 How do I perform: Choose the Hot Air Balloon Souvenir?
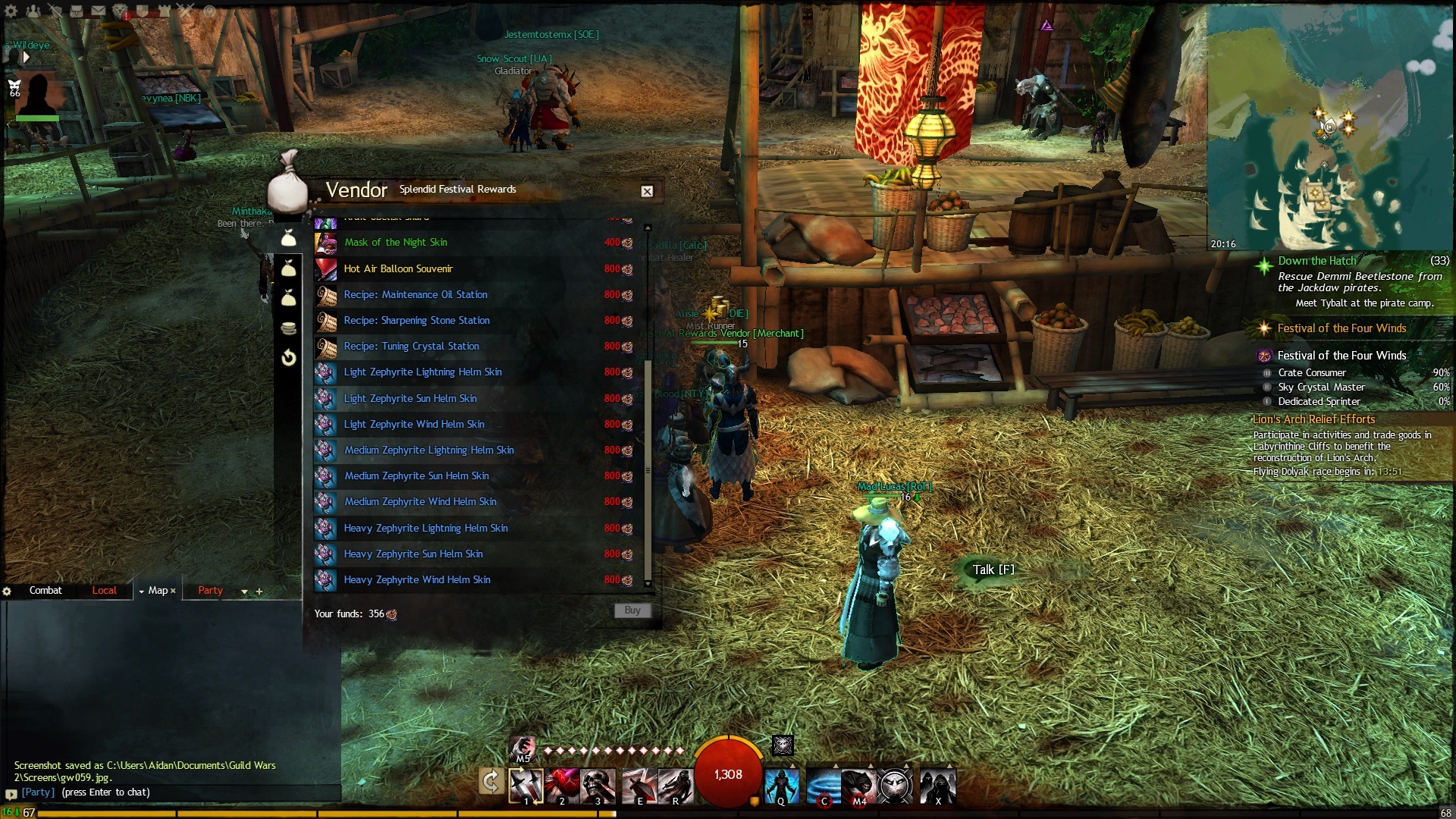pos(397,268)
